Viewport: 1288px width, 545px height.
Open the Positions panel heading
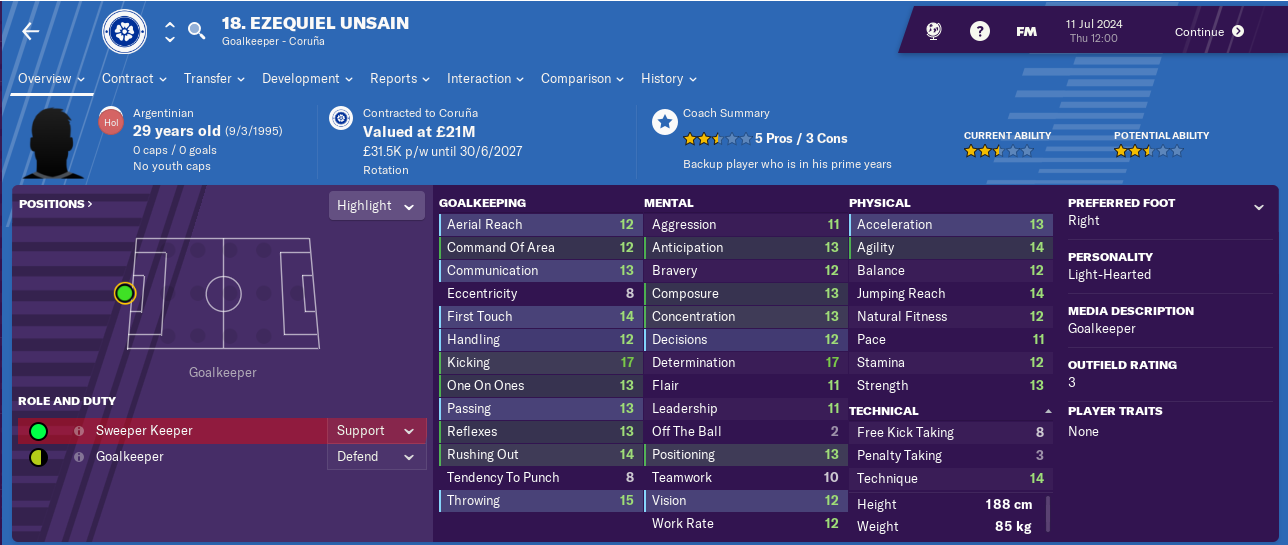[55, 204]
